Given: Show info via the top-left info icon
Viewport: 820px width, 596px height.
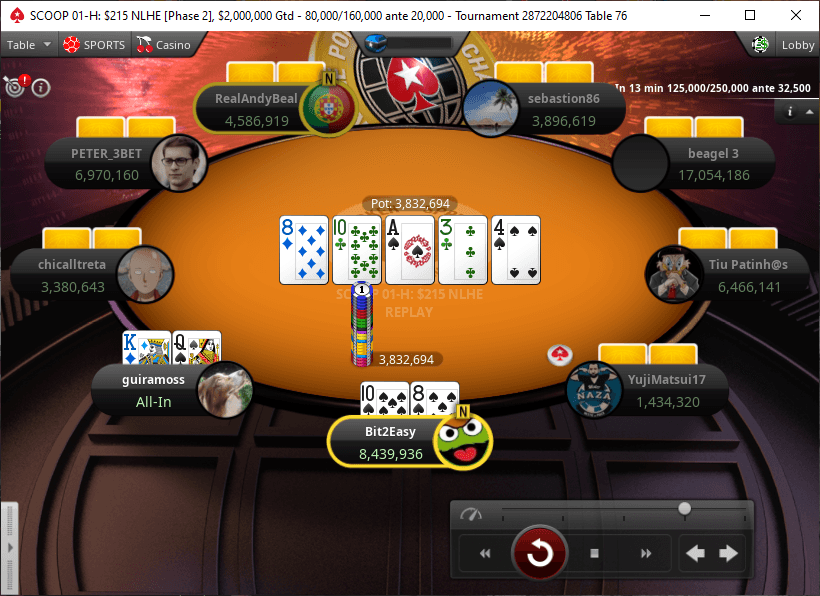Looking at the screenshot, I should pos(41,87).
